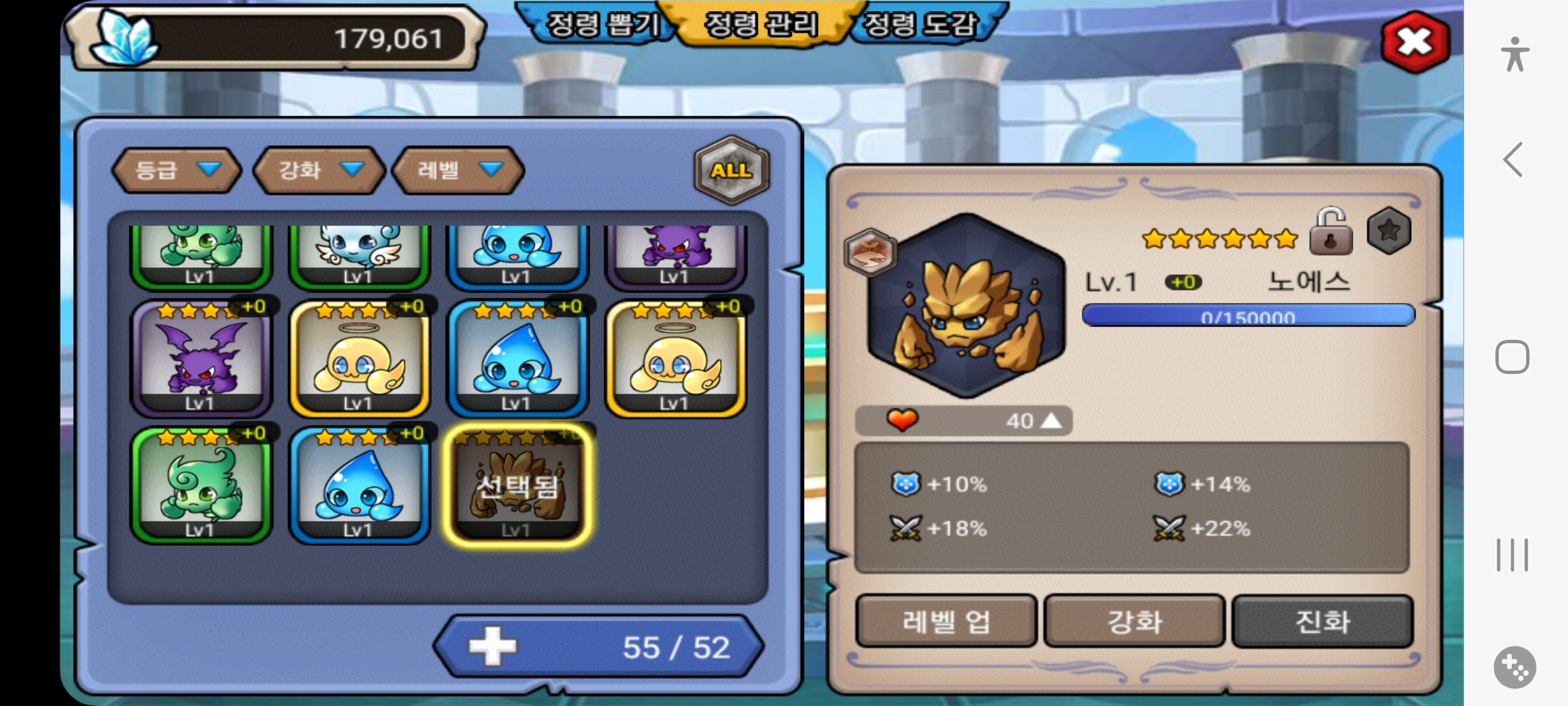Screen dimensions: 1568x706
Task: Open the 강화 sort dropdown
Action: coord(319,170)
